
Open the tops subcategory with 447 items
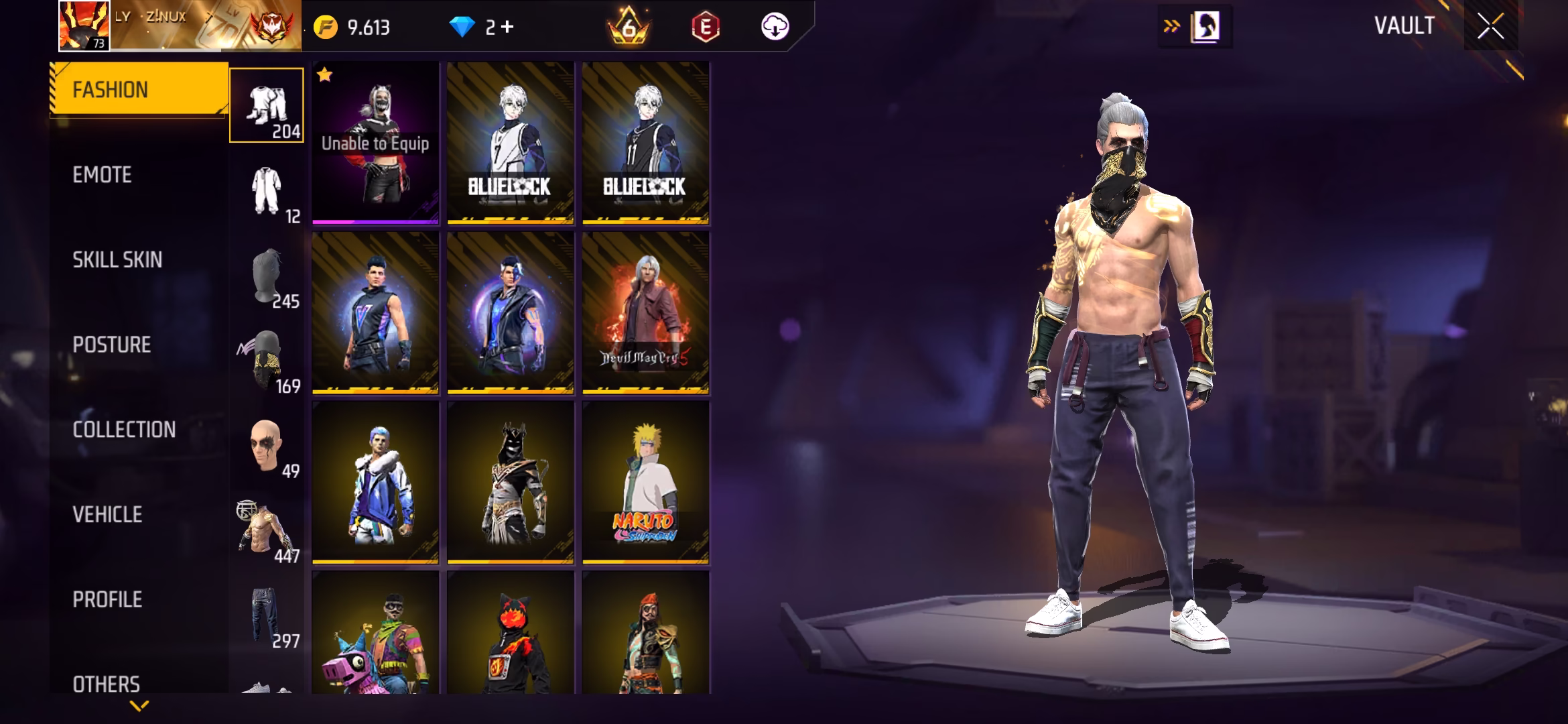tap(267, 530)
